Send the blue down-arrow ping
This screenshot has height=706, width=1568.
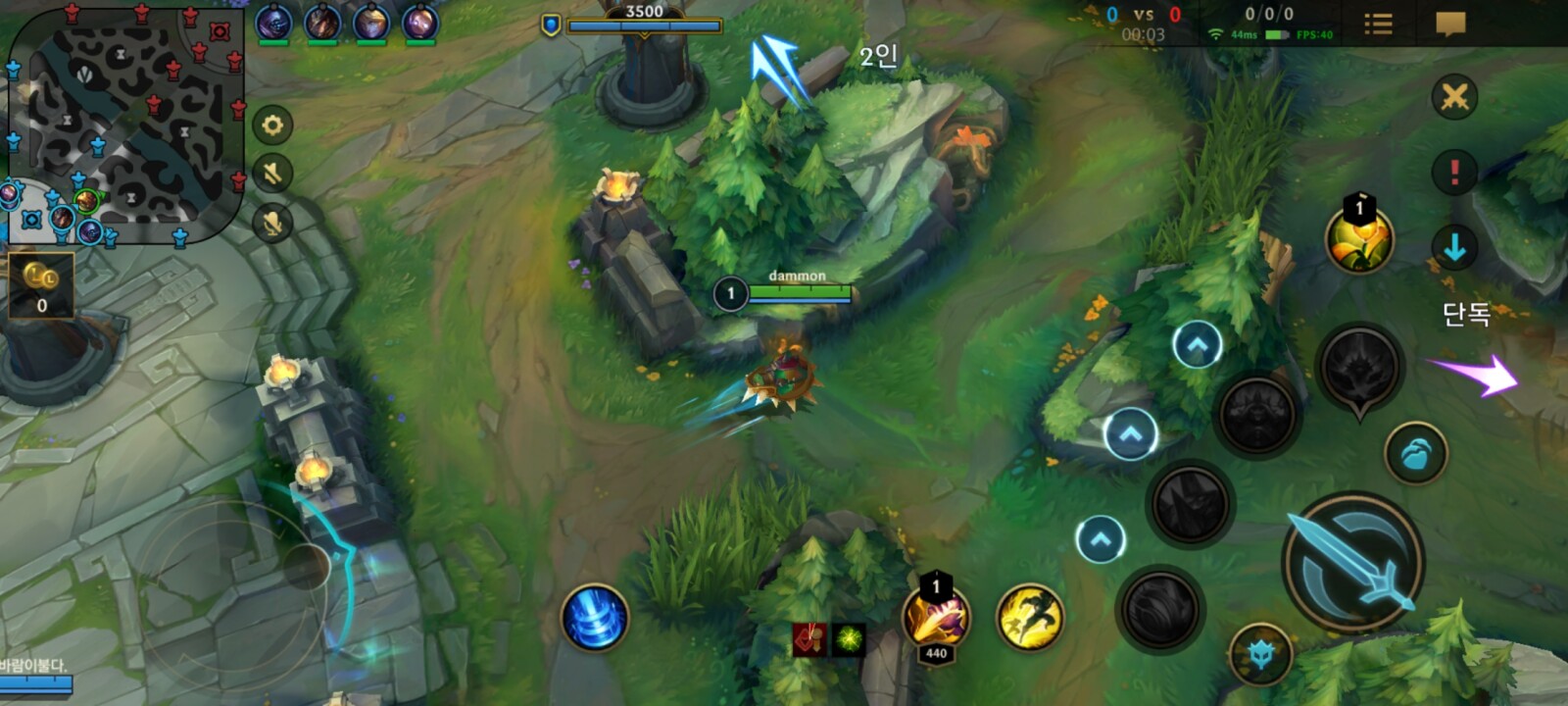(1454, 247)
